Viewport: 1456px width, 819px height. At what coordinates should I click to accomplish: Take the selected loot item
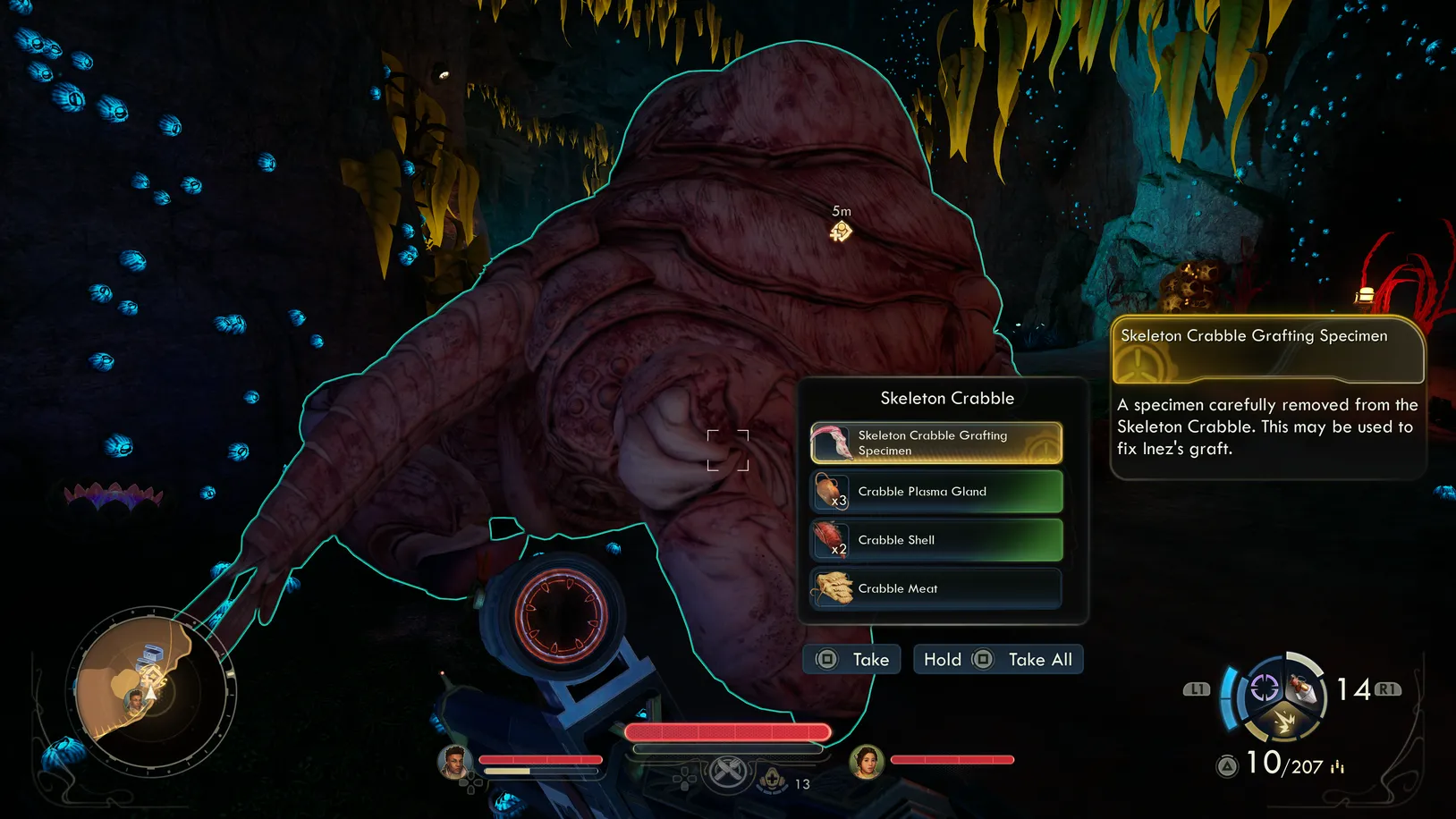pos(851,660)
